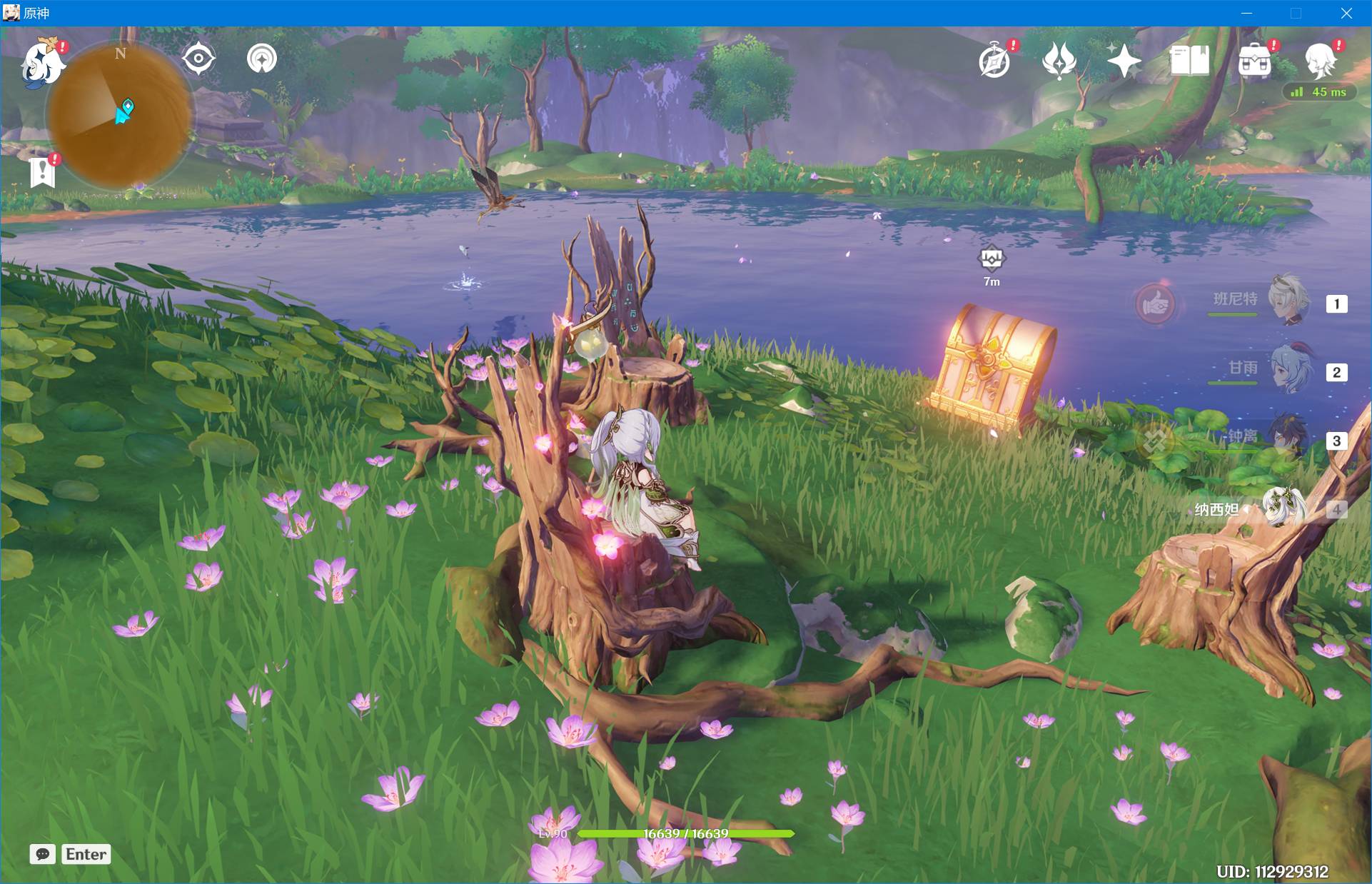Open the wish four-pointed star icon
The height and width of the screenshot is (884, 1372).
click(x=1124, y=60)
